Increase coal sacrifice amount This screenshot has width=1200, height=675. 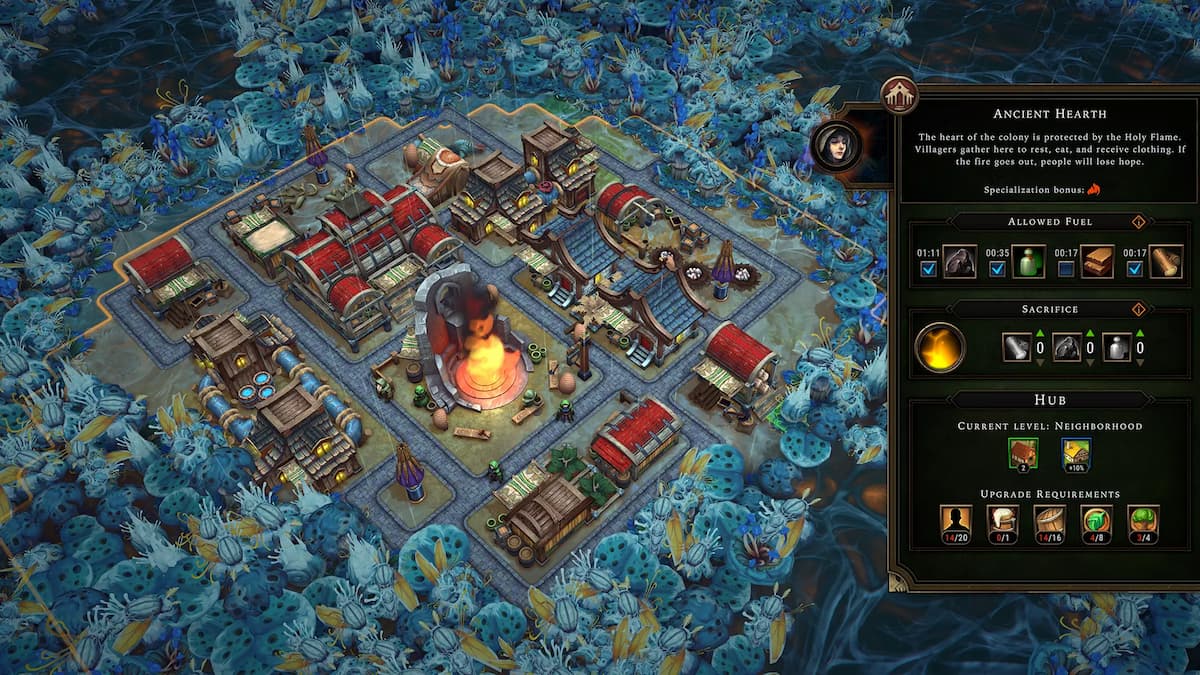point(1088,334)
